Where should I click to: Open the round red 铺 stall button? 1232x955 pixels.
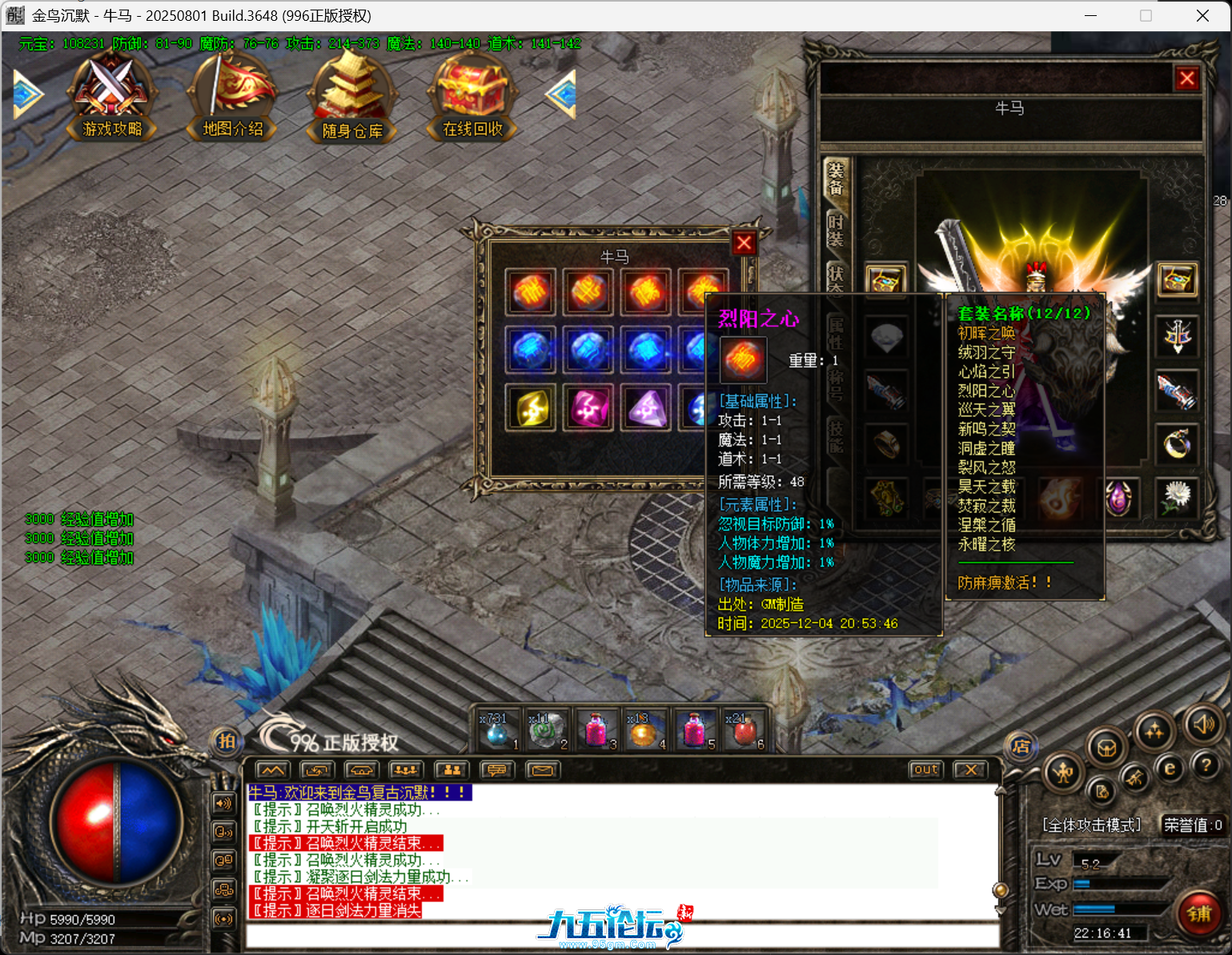(x=1198, y=913)
